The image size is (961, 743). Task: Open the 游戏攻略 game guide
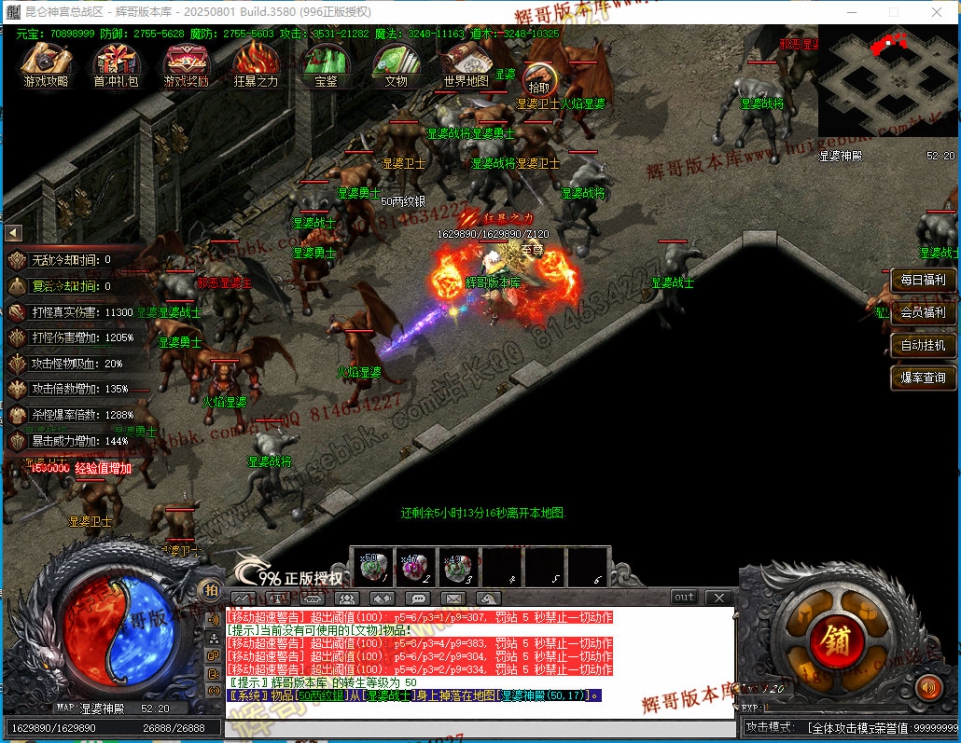(46, 65)
